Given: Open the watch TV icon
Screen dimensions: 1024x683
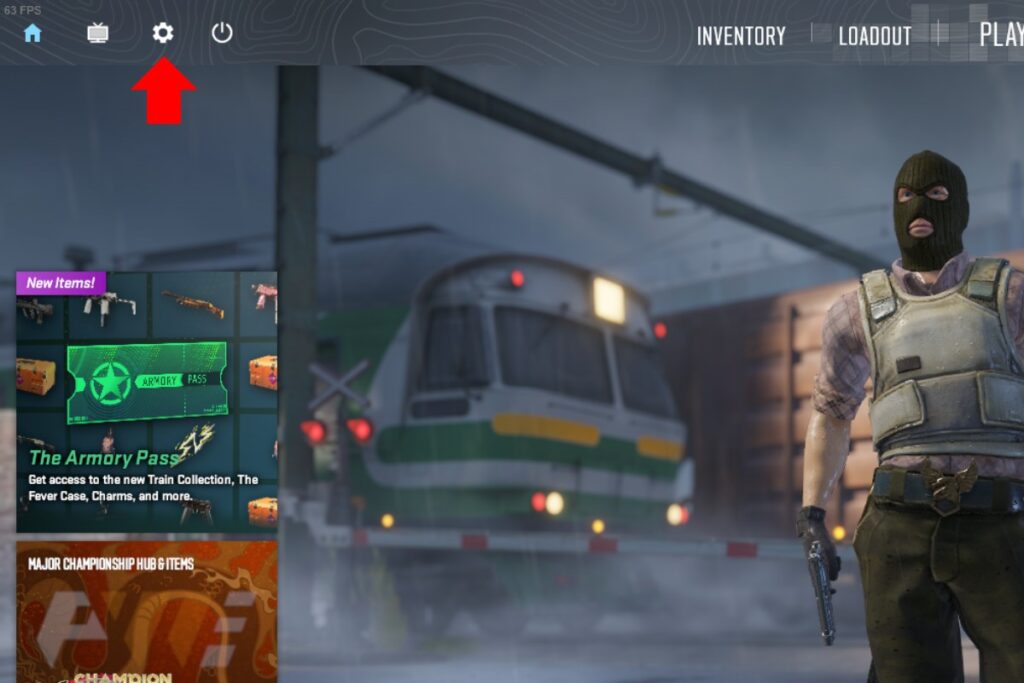Looking at the screenshot, I should (98, 33).
